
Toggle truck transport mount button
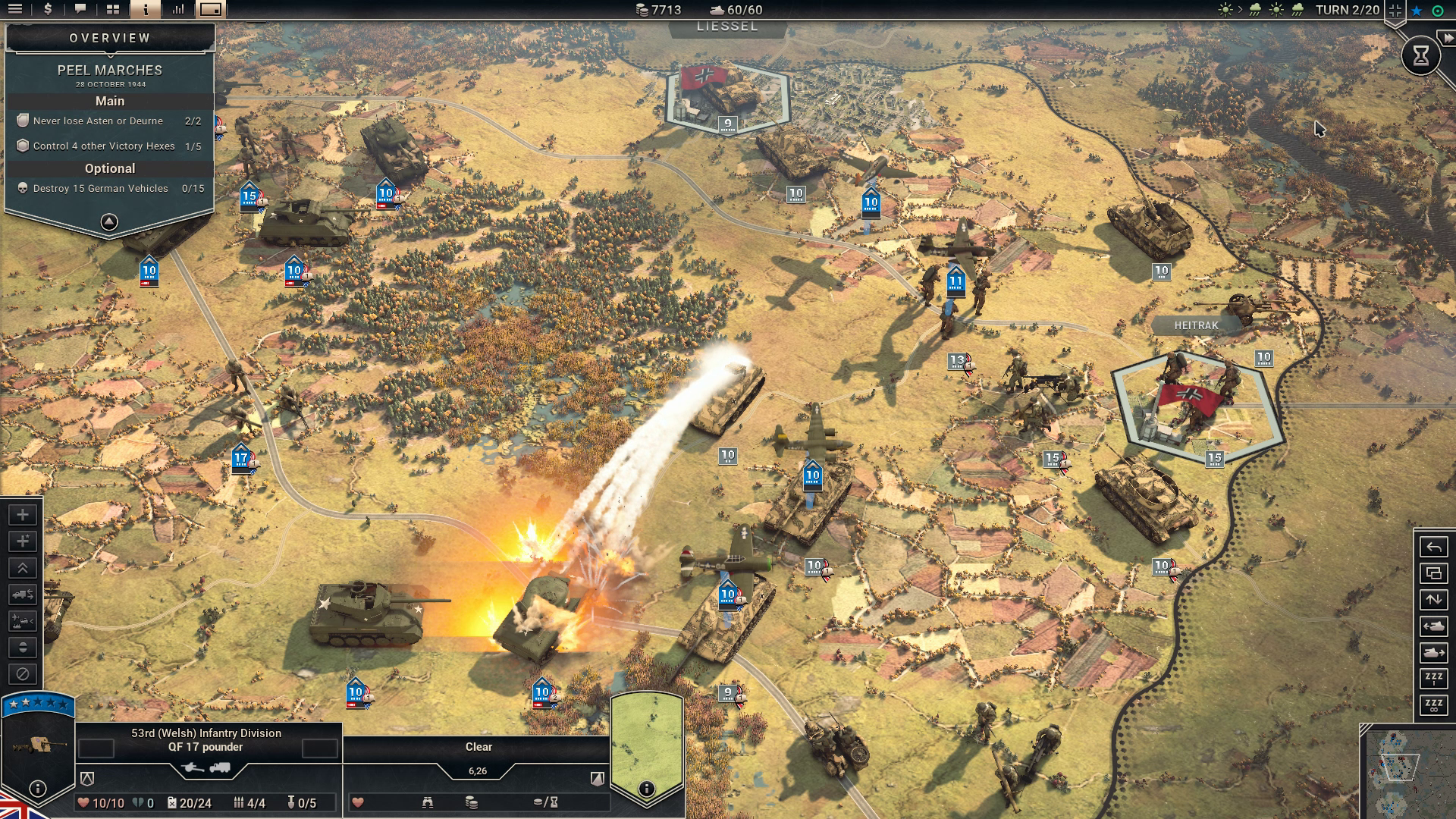click(23, 595)
